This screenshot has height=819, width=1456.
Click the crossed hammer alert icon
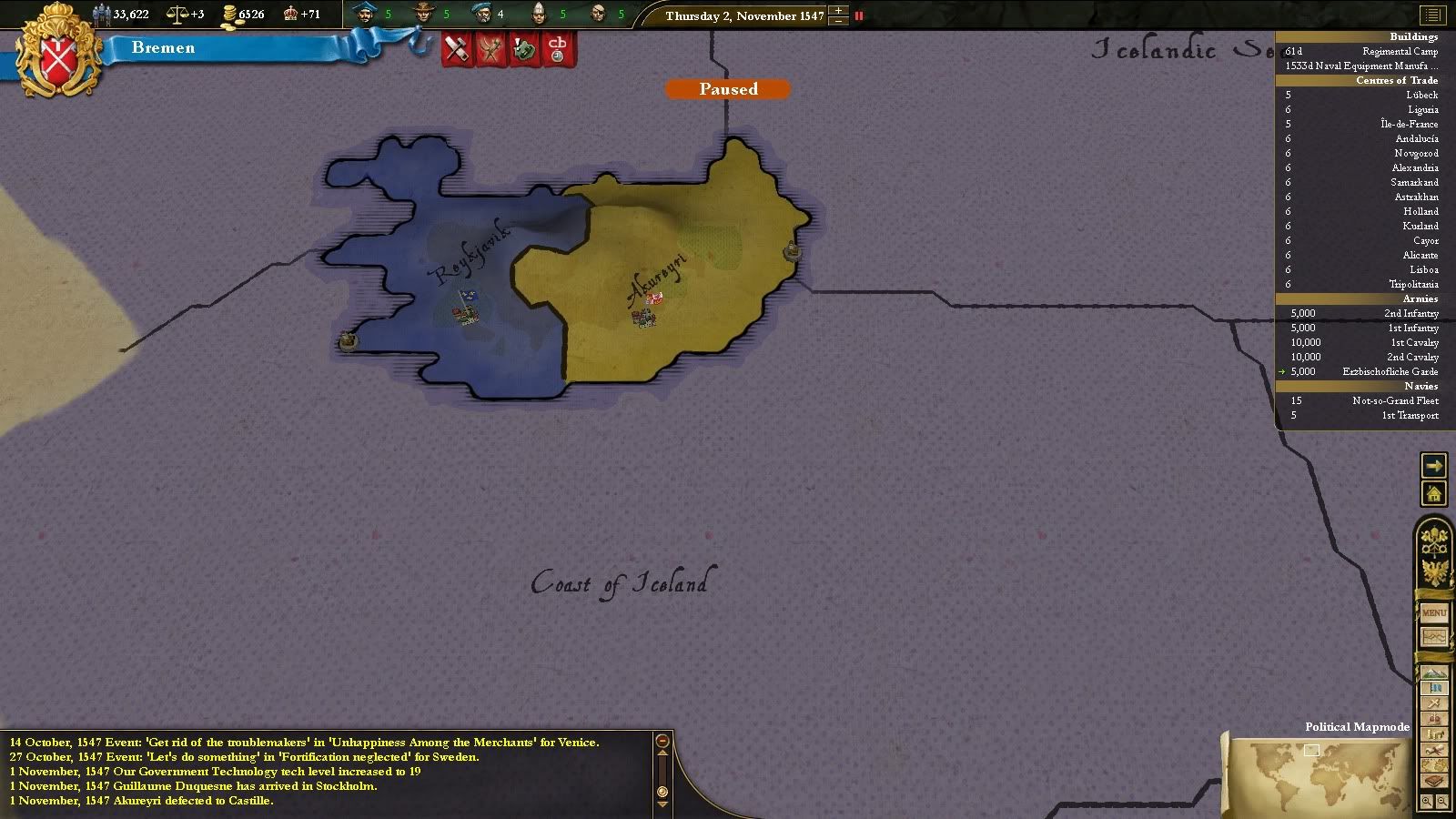tap(458, 48)
